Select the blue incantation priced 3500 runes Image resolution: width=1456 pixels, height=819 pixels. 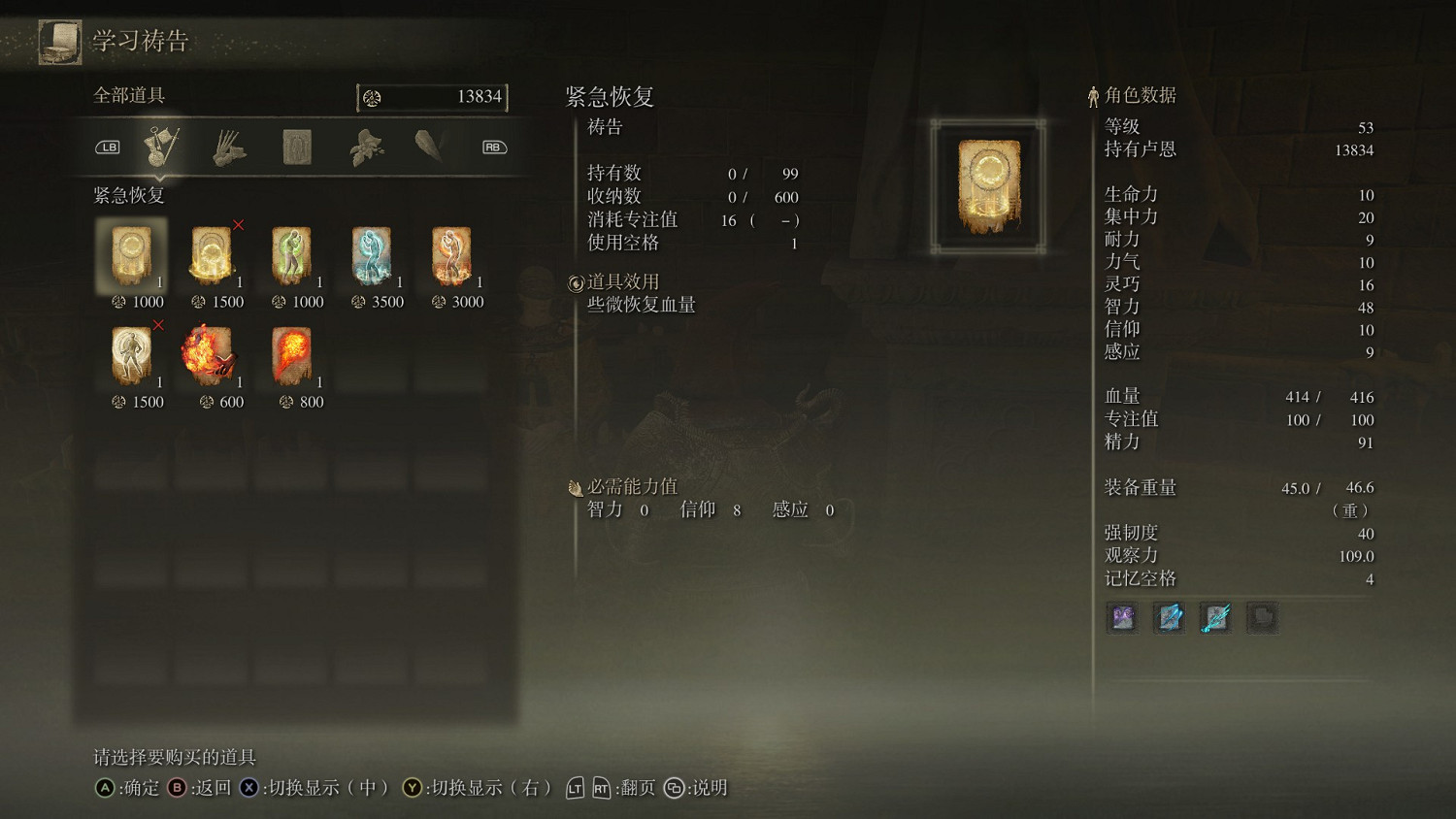[372, 255]
